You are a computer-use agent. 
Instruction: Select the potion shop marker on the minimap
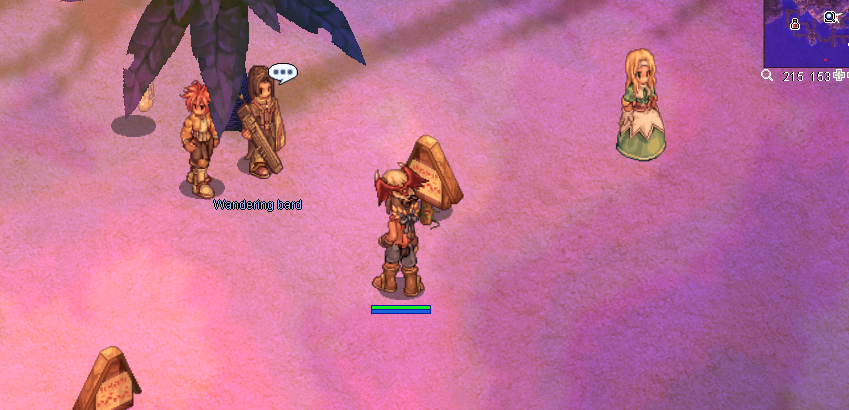click(796, 23)
